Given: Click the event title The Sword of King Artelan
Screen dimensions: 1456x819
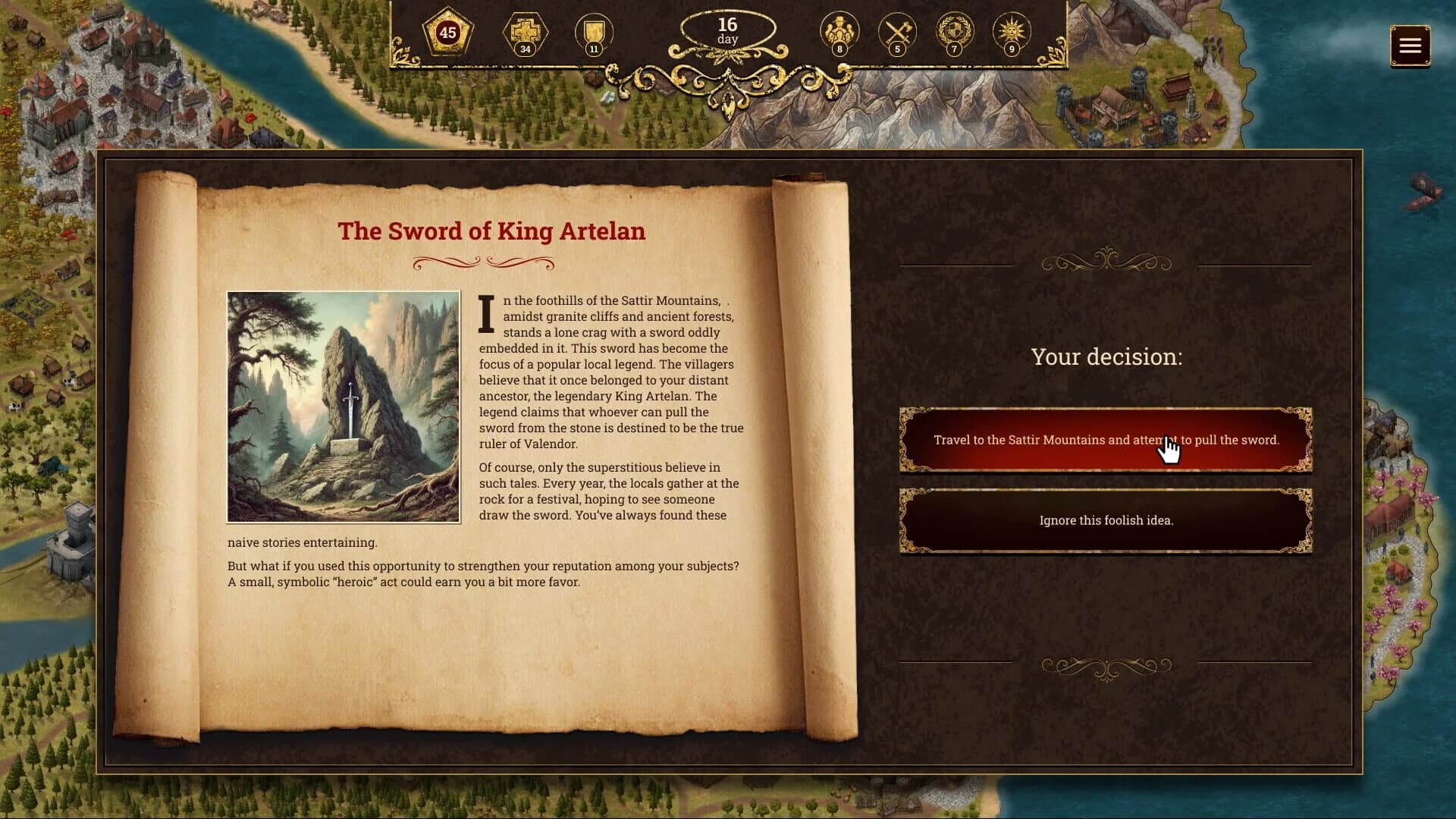Looking at the screenshot, I should click(493, 232).
